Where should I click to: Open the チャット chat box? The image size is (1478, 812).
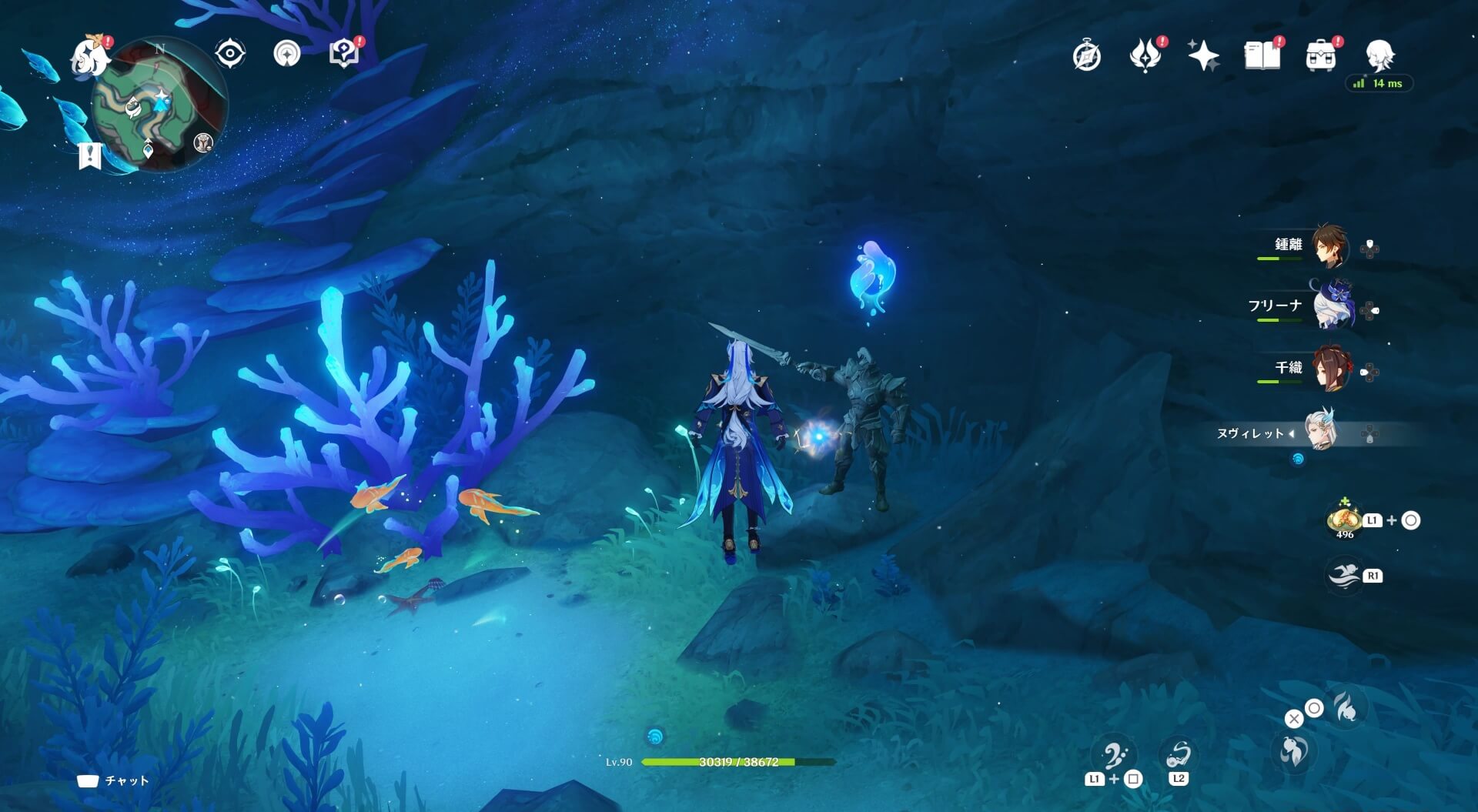[x=114, y=780]
